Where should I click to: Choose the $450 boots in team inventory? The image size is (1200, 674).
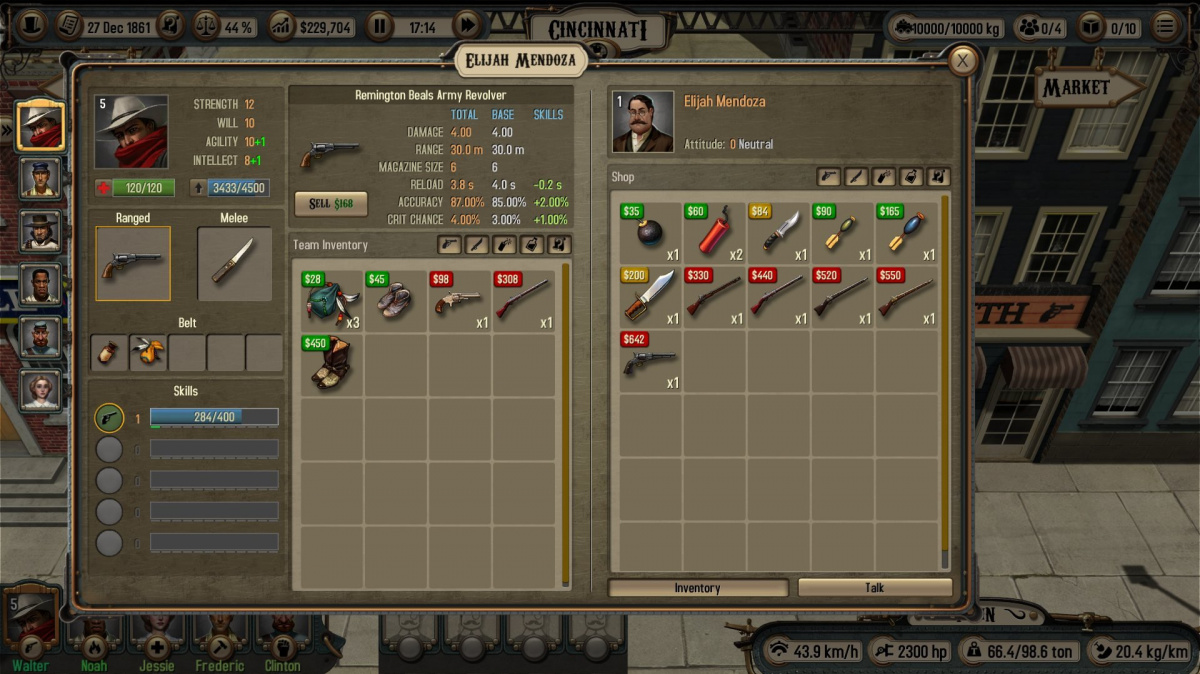point(332,363)
